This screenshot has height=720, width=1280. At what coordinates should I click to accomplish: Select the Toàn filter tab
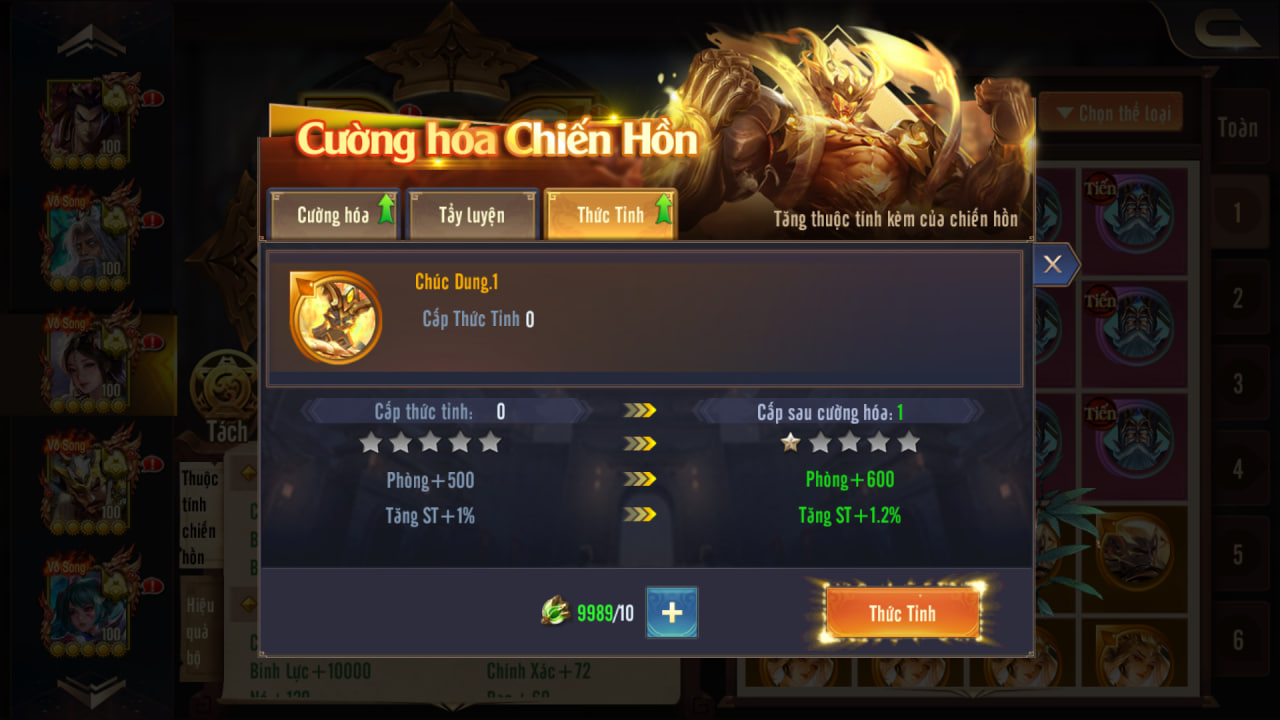tap(1237, 127)
